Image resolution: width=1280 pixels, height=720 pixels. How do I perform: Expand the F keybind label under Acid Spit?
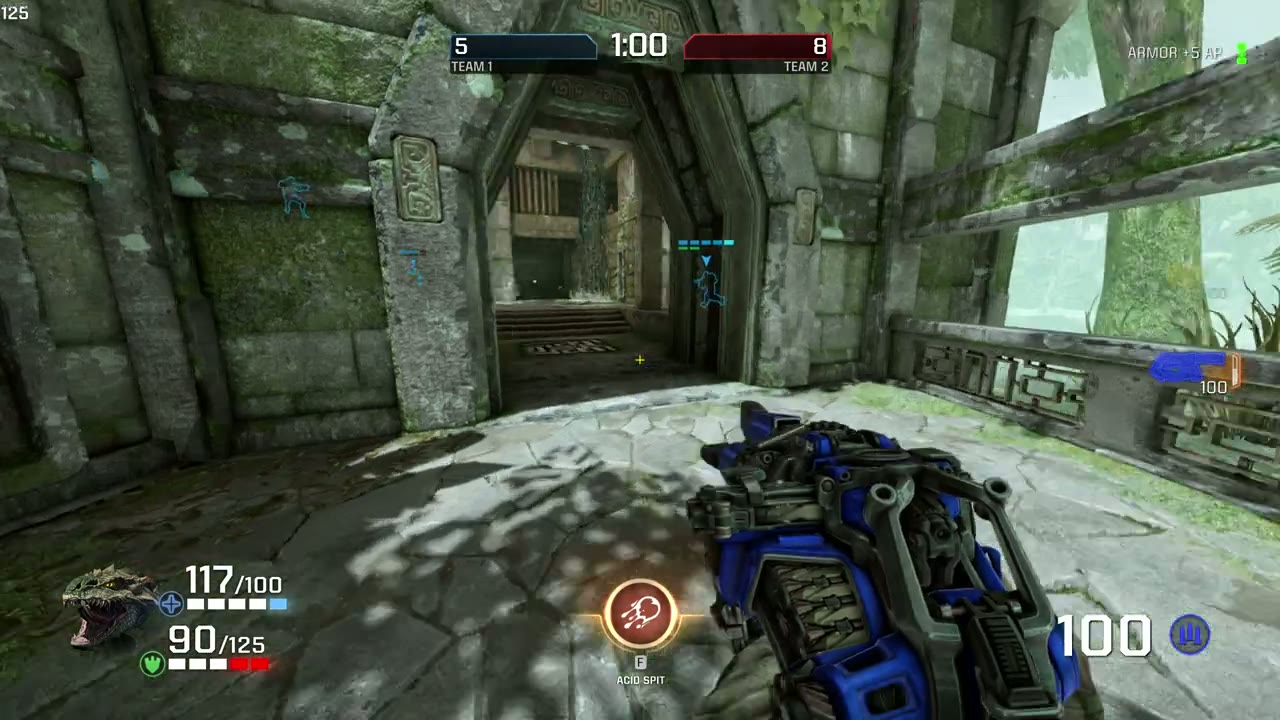(640, 662)
